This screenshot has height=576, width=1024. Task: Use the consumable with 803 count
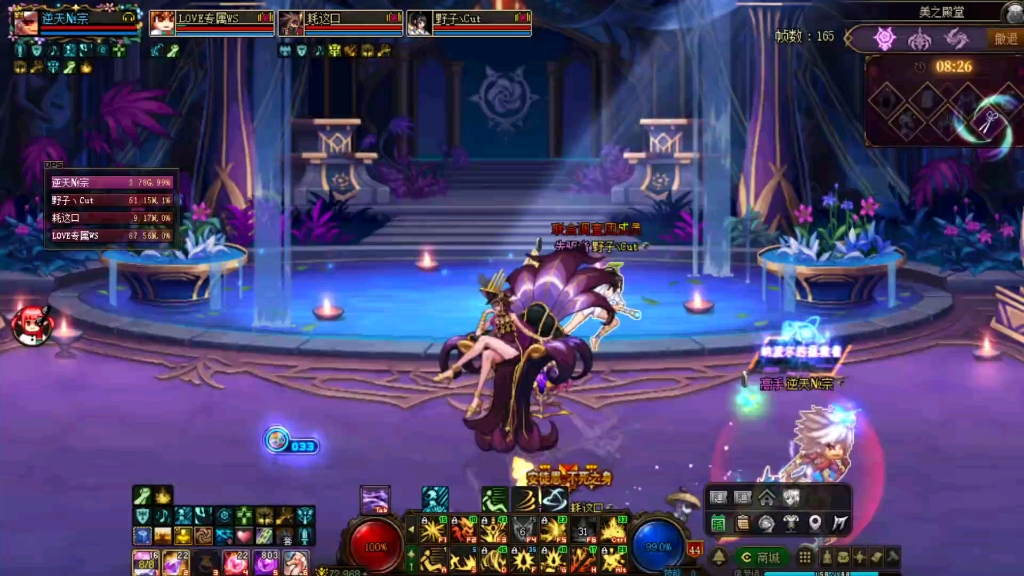pos(266,563)
